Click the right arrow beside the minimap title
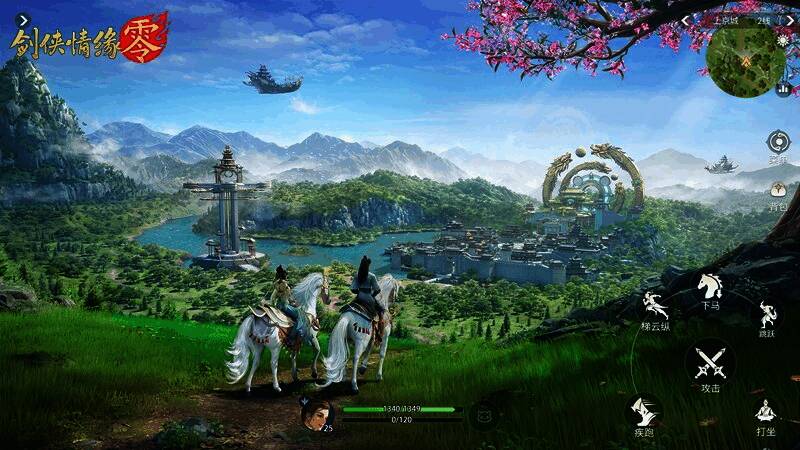The width and height of the screenshot is (800, 450). click(792, 20)
